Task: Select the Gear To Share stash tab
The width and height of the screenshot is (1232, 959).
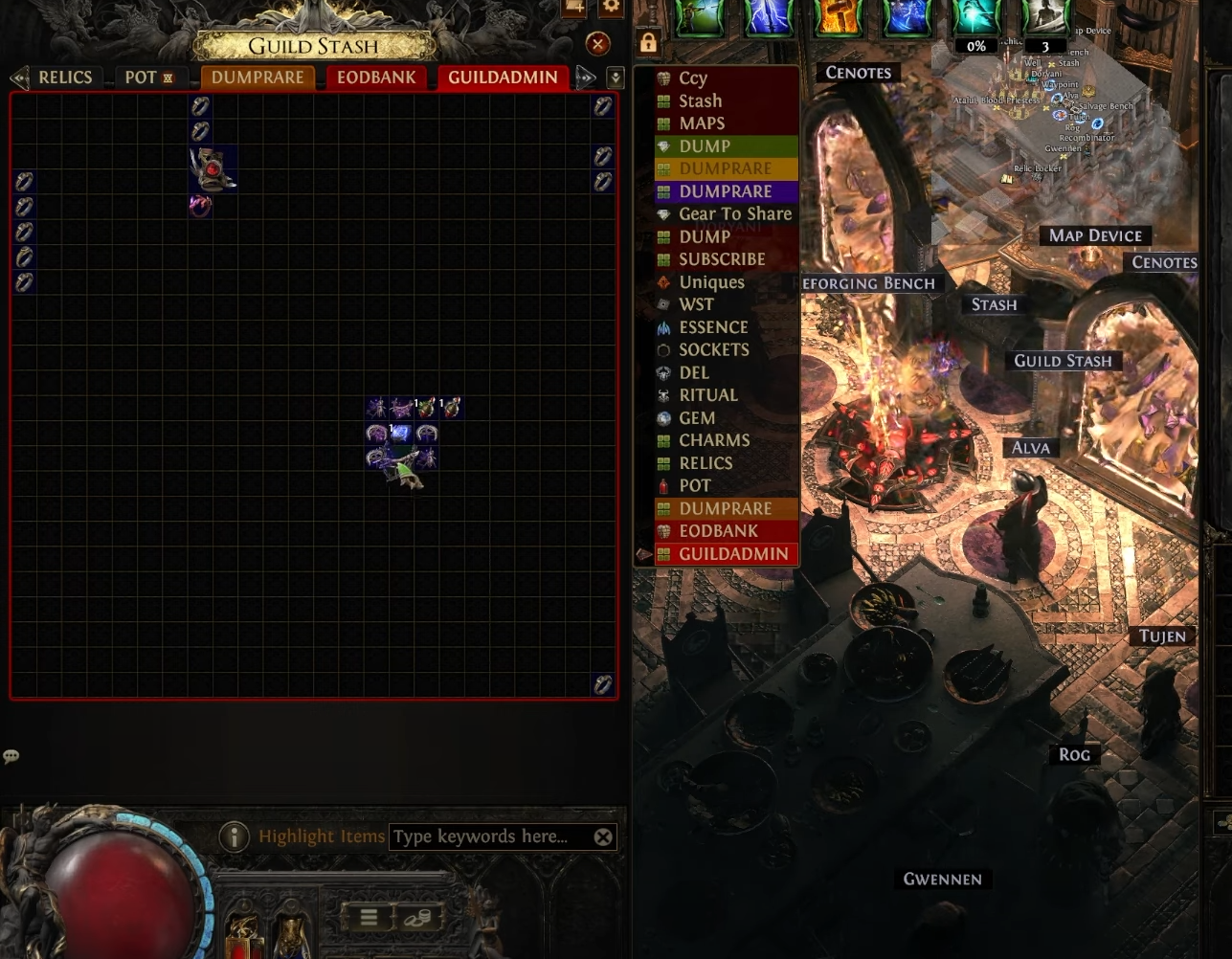Action: click(735, 213)
